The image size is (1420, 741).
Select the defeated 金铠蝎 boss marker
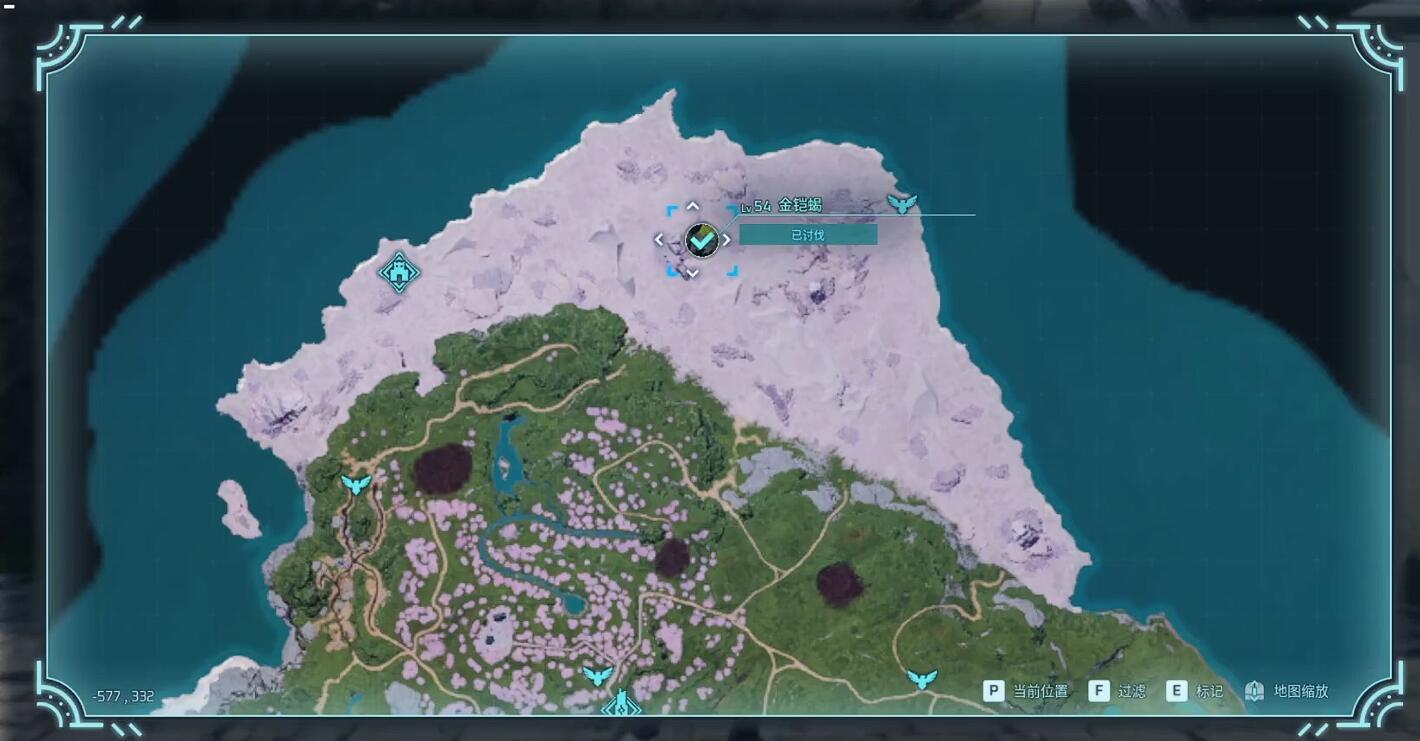(702, 240)
